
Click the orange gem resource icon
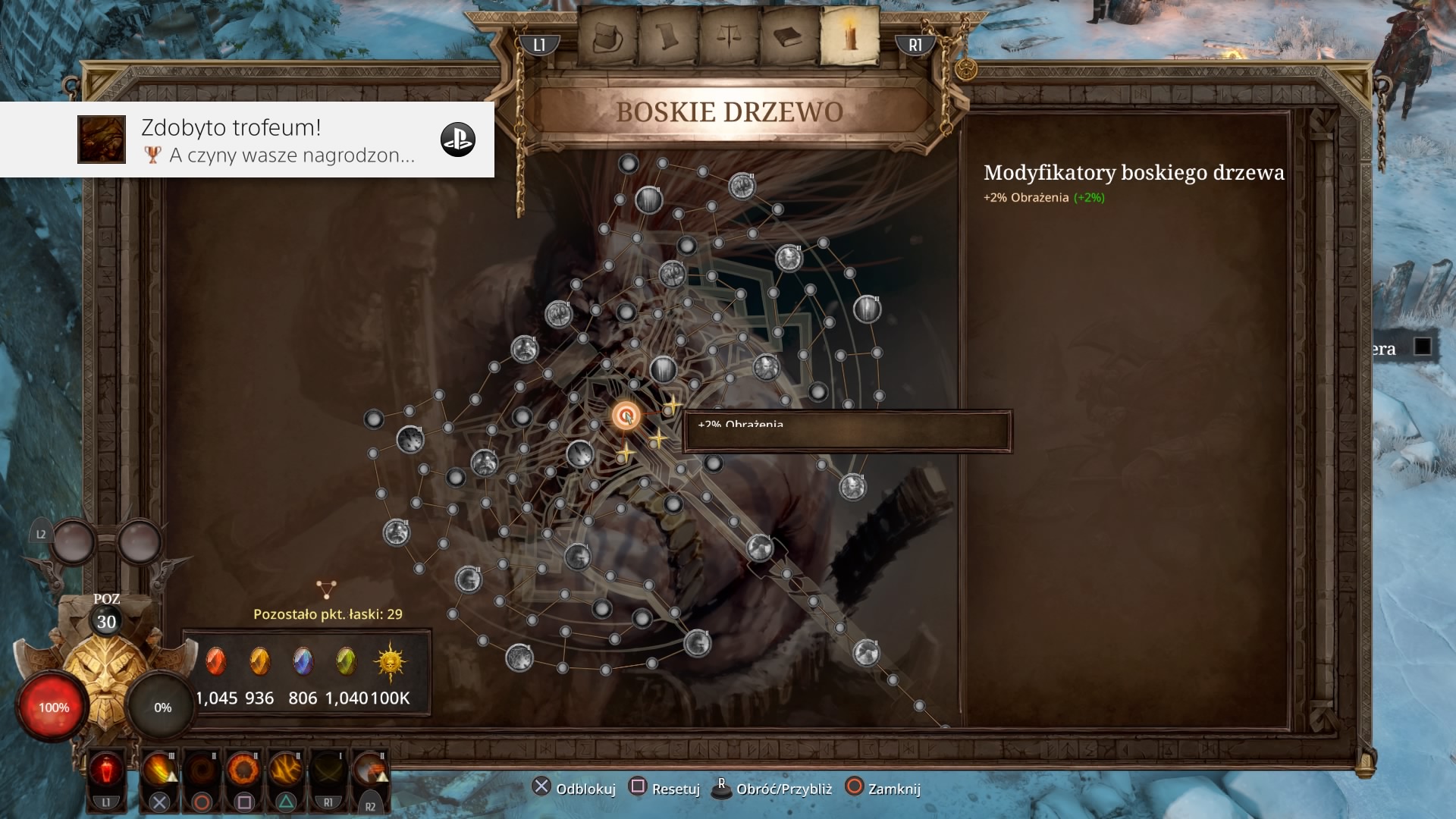[x=259, y=661]
